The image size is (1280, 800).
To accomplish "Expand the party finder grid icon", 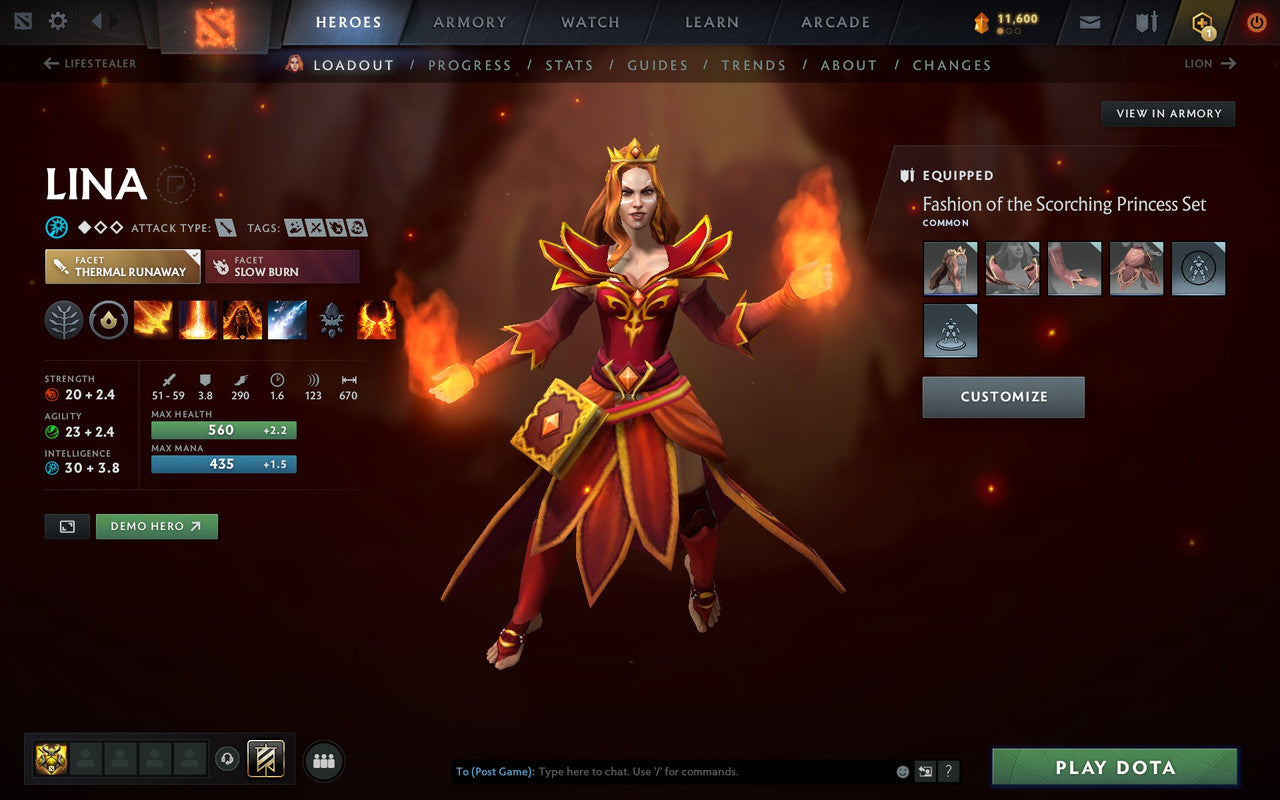I will pos(323,760).
